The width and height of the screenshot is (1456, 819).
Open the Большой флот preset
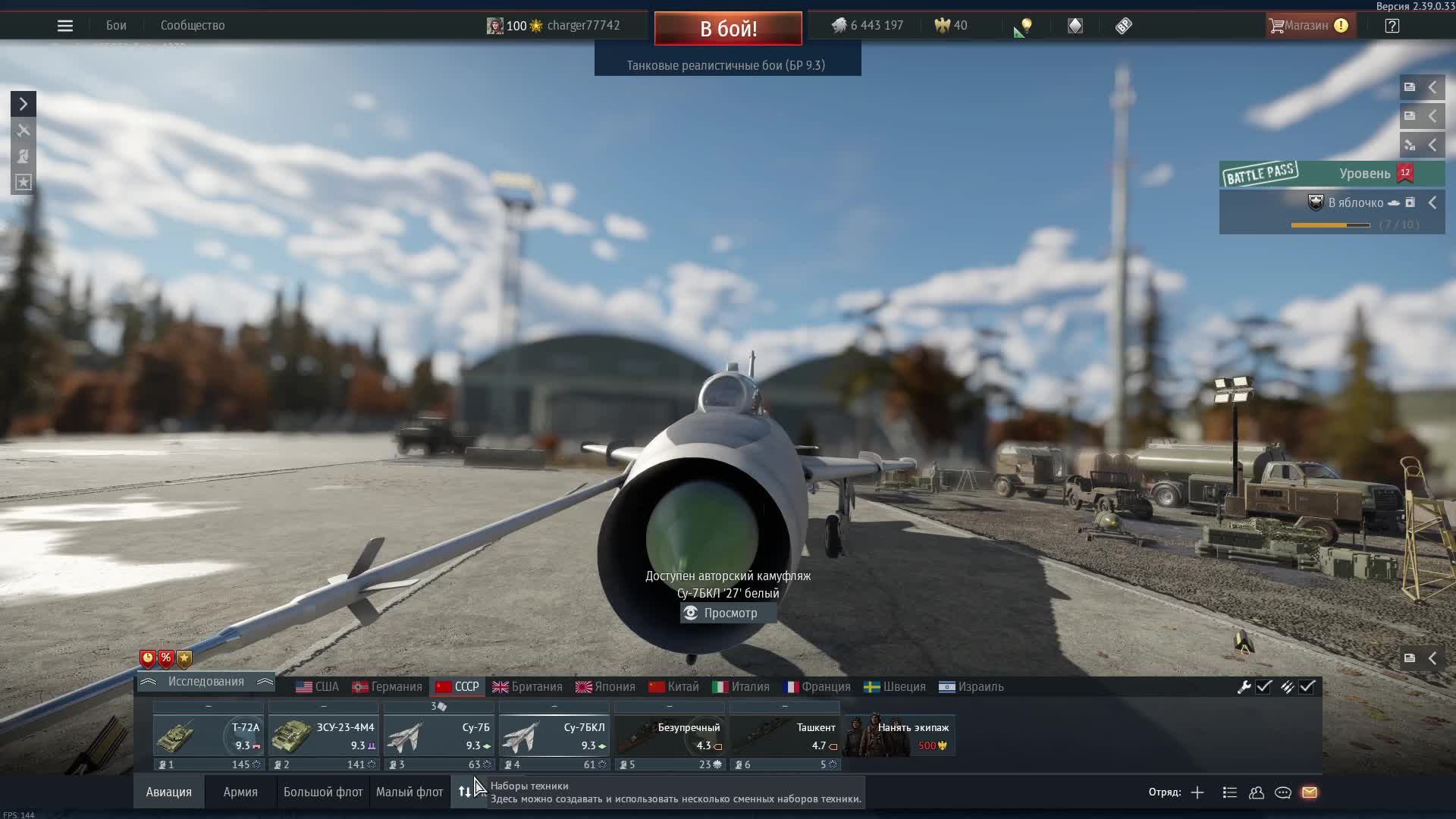pyautogui.click(x=323, y=792)
